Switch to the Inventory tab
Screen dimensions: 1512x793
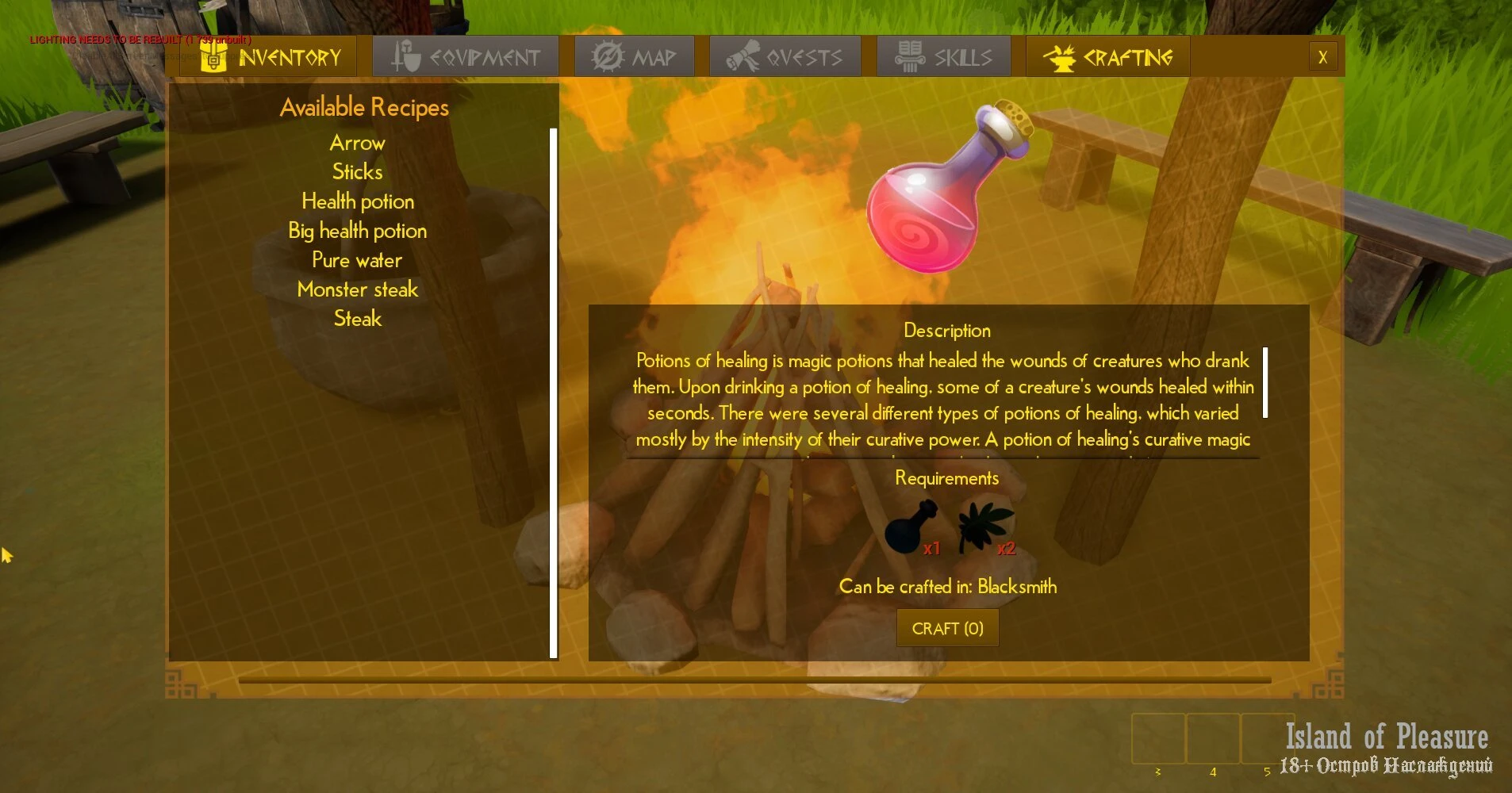[x=270, y=57]
